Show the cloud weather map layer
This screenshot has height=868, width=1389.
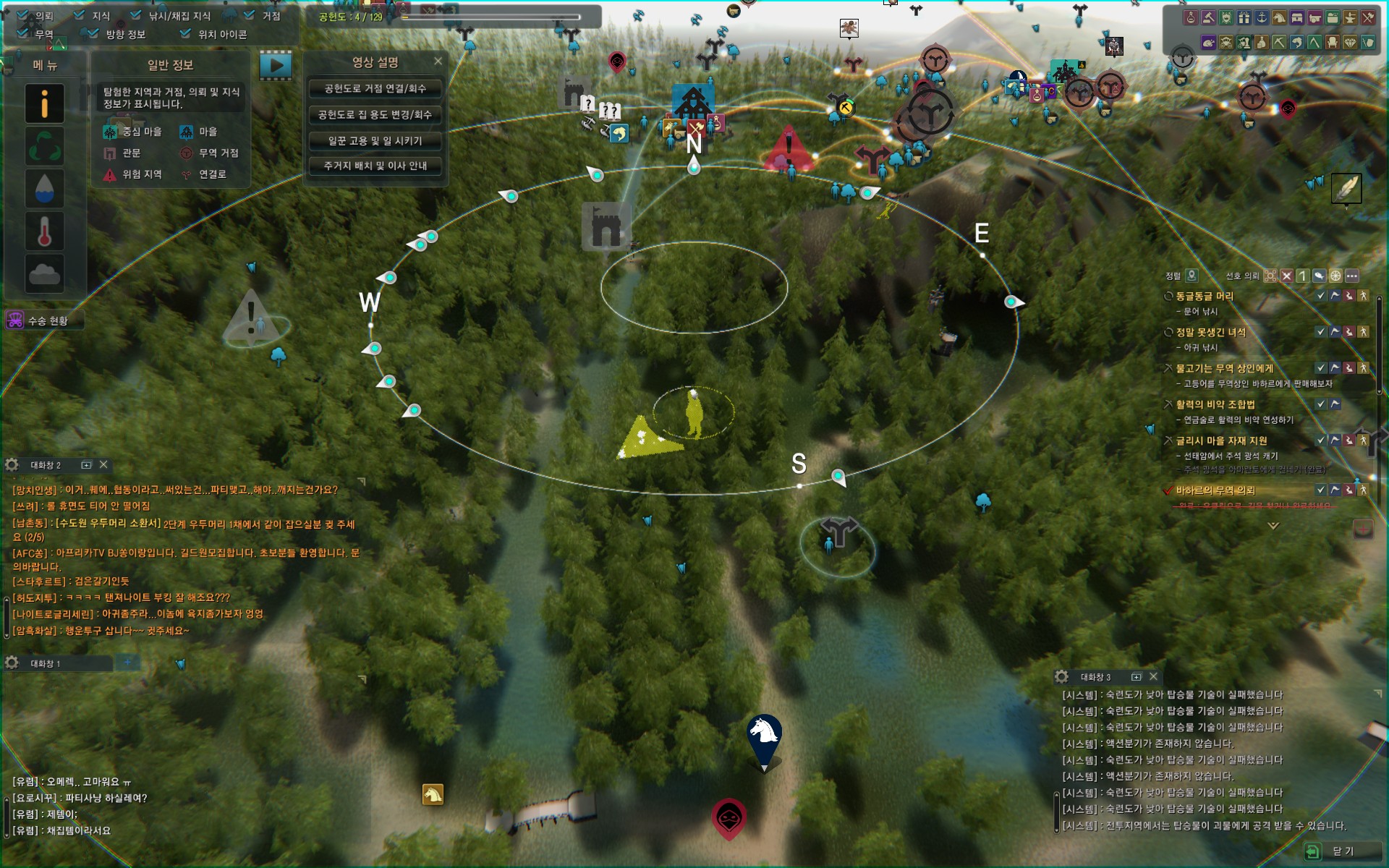[x=44, y=274]
